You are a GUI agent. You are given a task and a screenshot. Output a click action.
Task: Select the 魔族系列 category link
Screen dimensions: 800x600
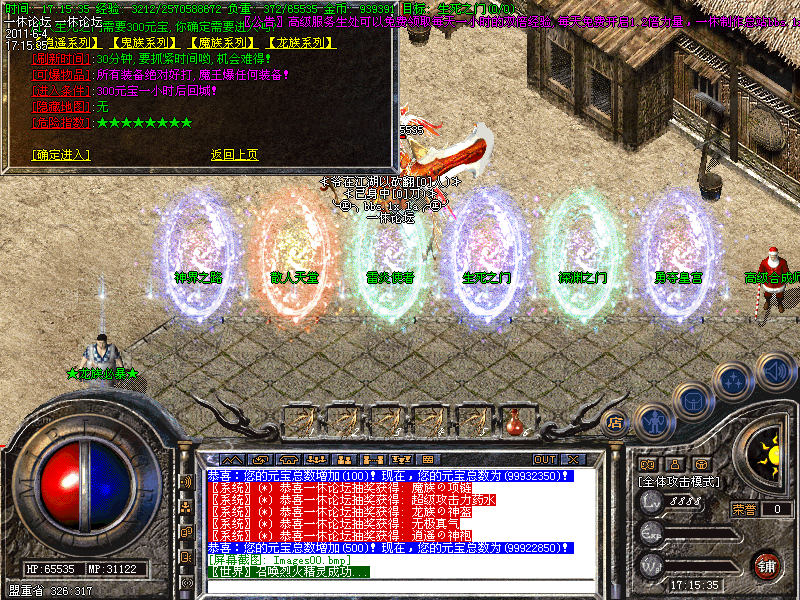[x=220, y=43]
